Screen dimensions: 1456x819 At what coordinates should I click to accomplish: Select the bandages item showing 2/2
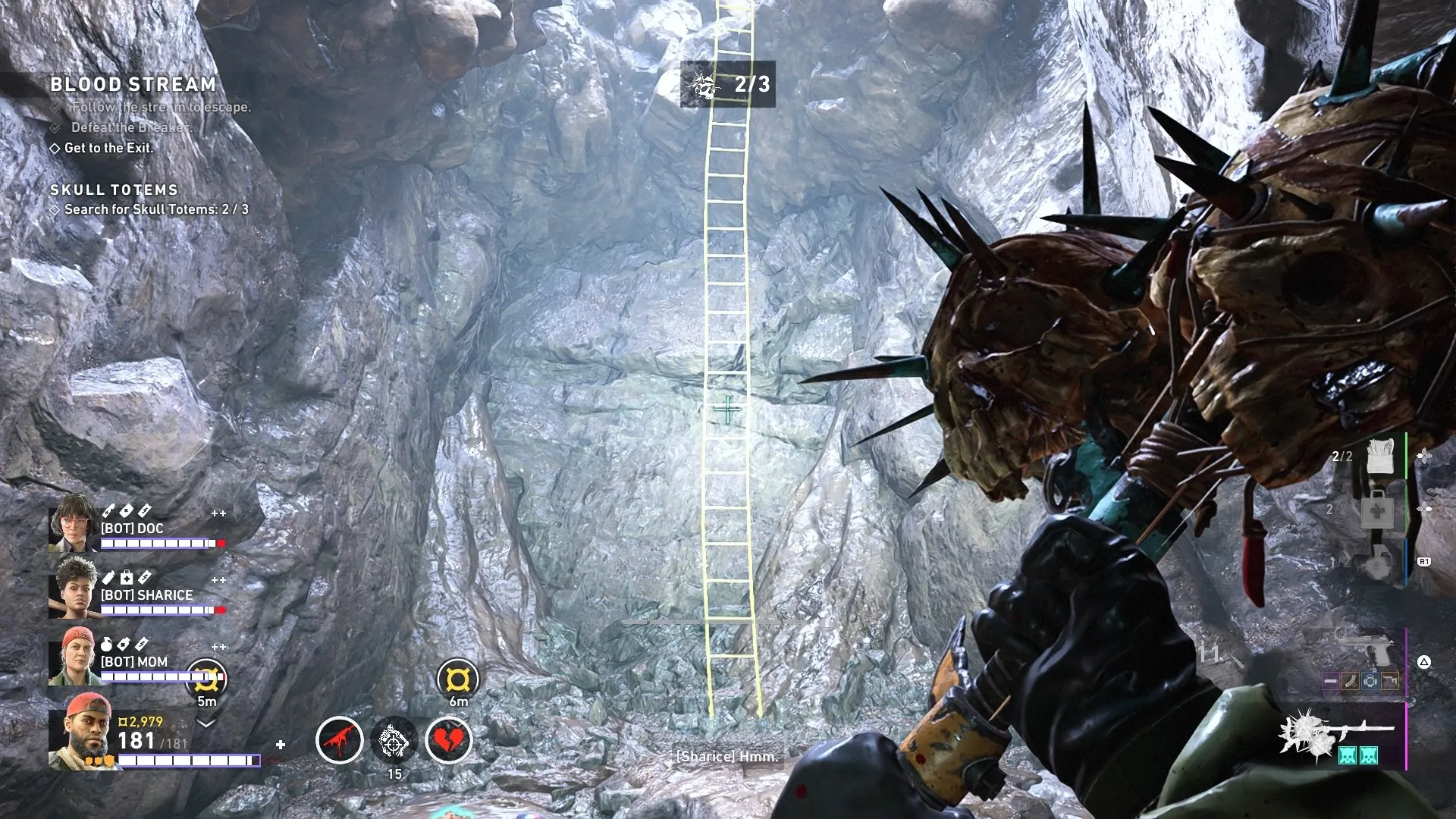pyautogui.click(x=1380, y=457)
